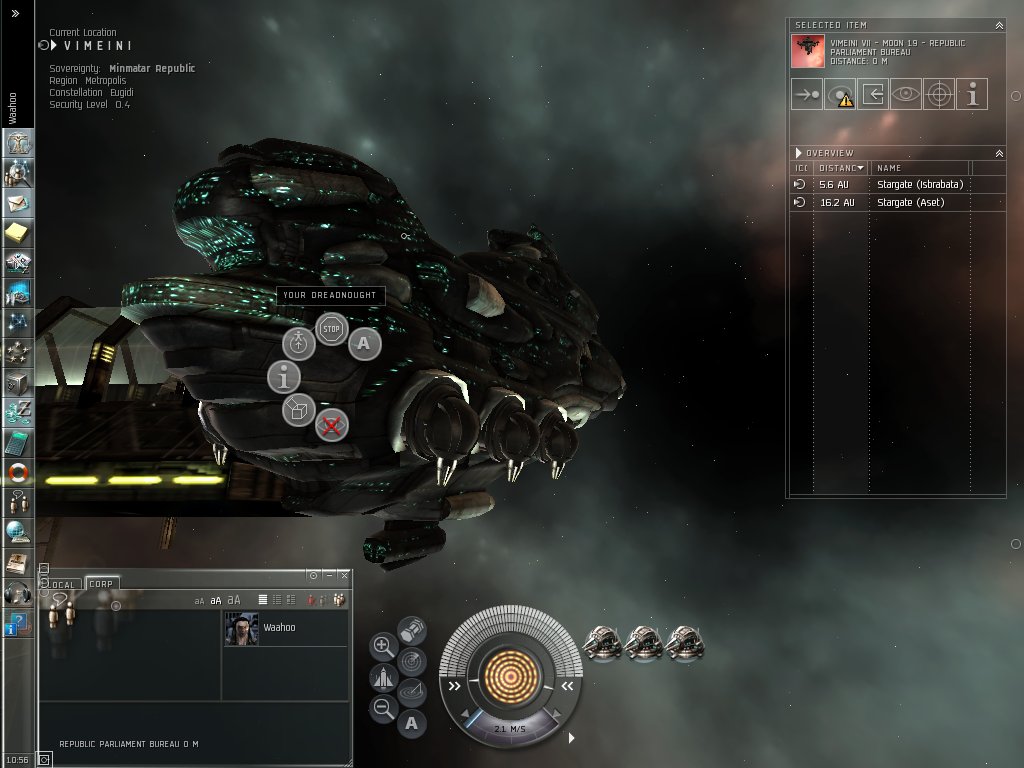Show info for the selected station
The height and width of the screenshot is (768, 1024).
pyautogui.click(x=972, y=95)
